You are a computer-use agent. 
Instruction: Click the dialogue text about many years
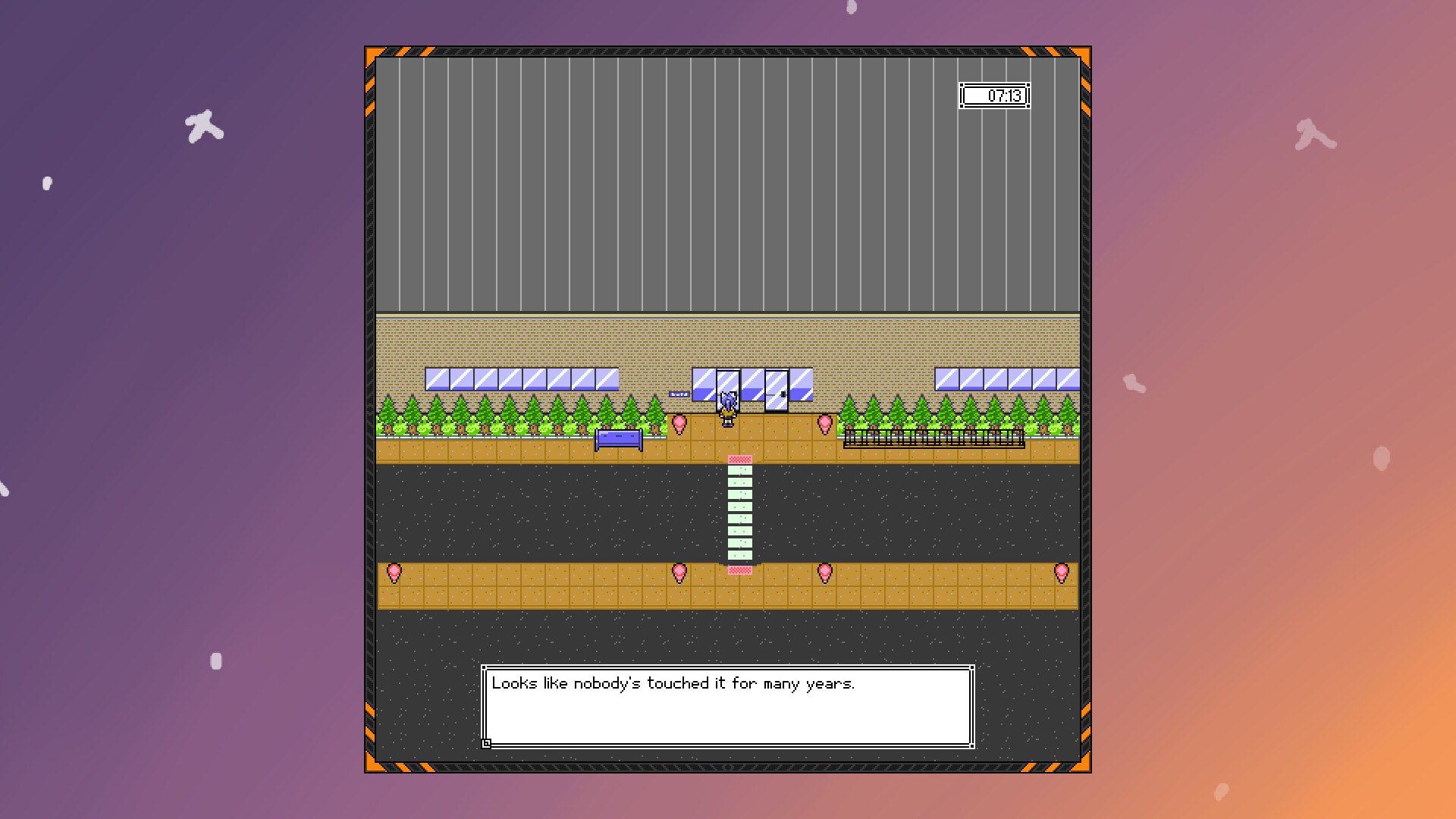(x=673, y=682)
